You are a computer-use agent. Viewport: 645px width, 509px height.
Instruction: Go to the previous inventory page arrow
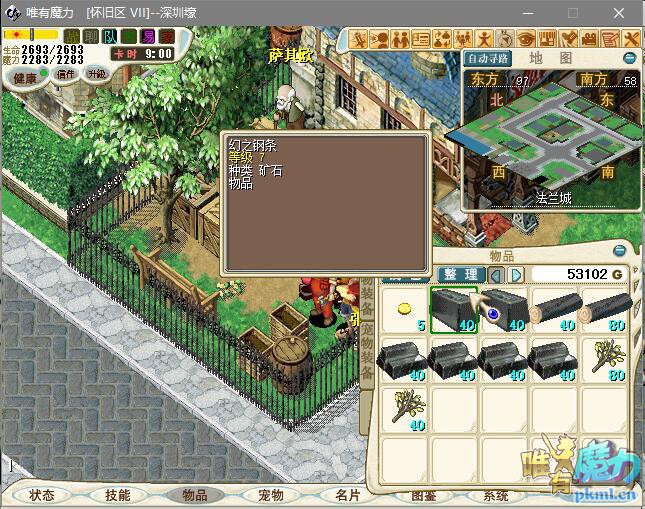[496, 275]
